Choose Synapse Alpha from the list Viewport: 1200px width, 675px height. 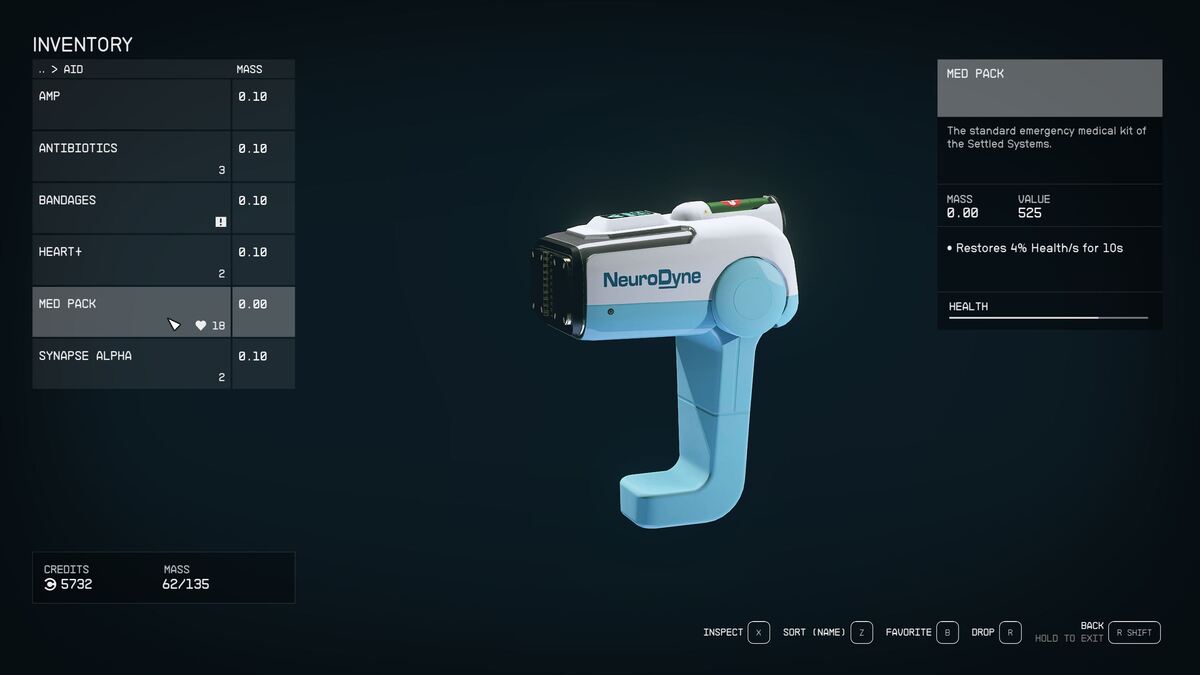pos(132,364)
